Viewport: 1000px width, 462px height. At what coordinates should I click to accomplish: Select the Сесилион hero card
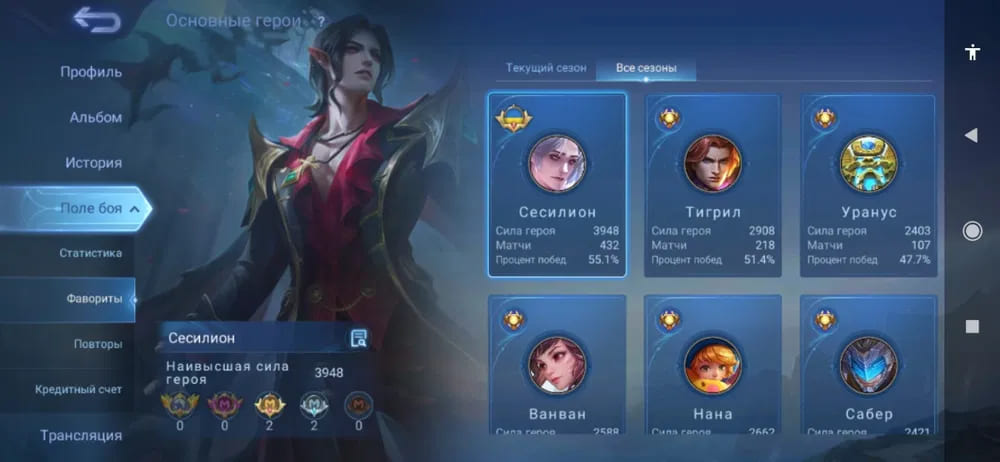pos(557,185)
